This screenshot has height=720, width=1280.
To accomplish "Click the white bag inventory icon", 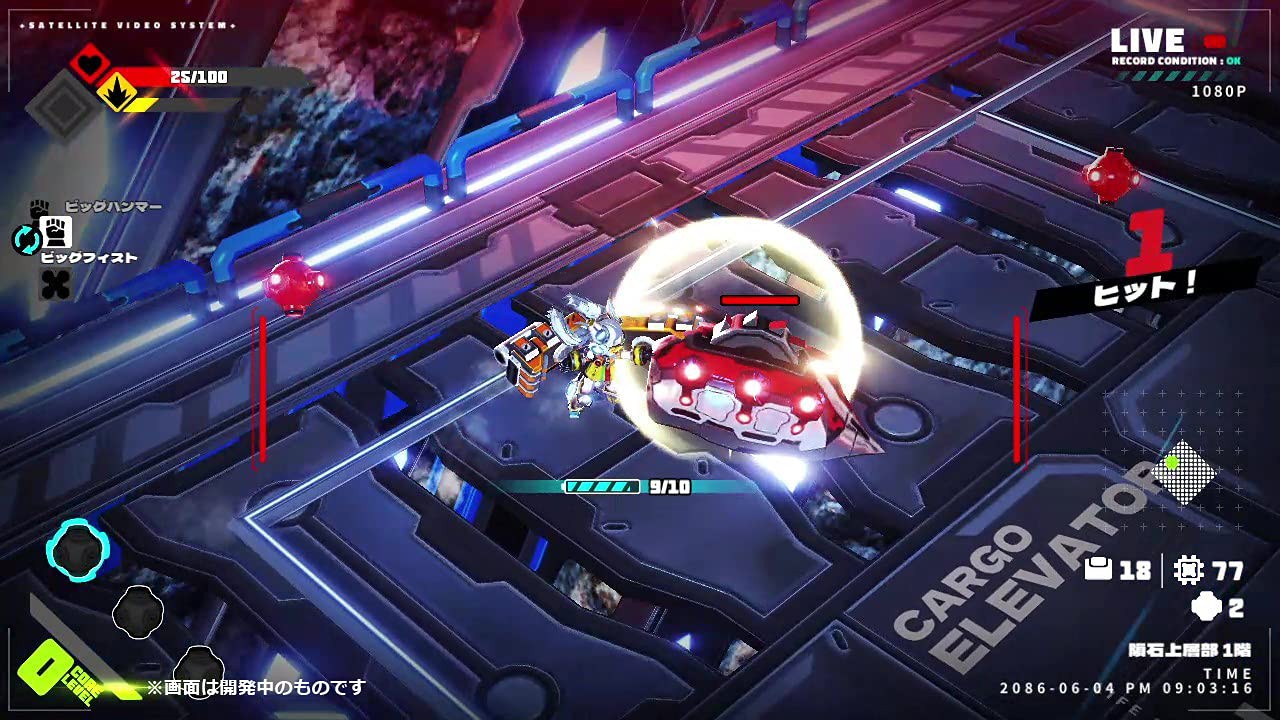I will tap(1098, 570).
